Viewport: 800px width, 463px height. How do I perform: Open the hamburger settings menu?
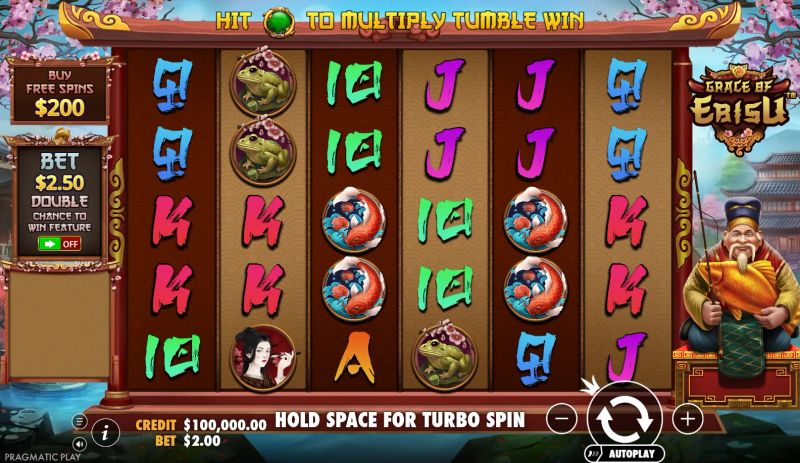[79, 421]
